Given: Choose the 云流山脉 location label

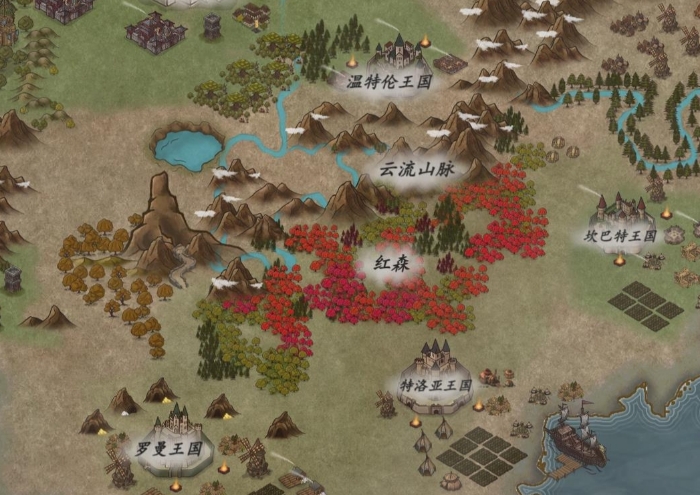Looking at the screenshot, I should tap(416, 169).
